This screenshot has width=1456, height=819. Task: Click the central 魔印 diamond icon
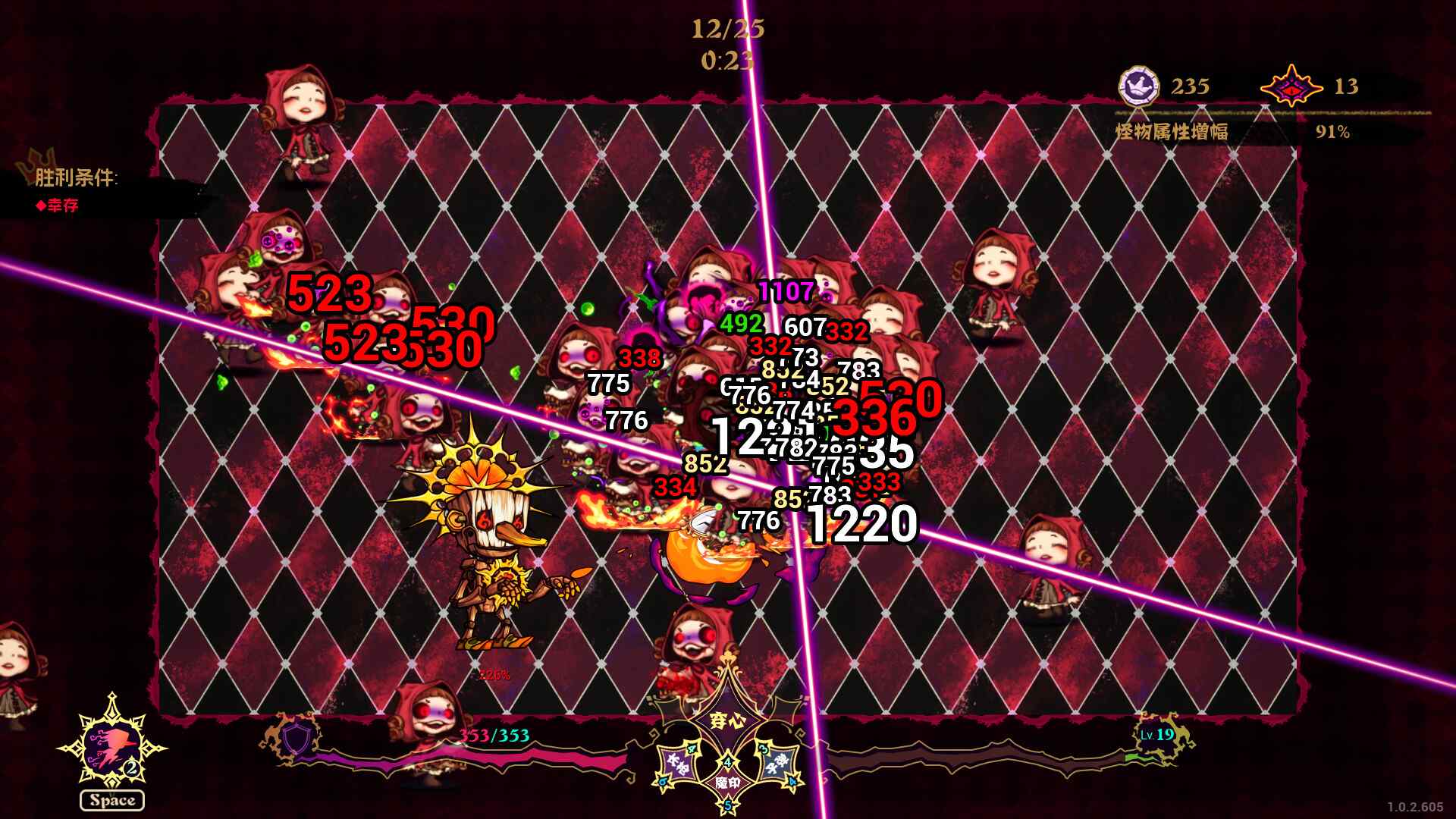(727, 783)
